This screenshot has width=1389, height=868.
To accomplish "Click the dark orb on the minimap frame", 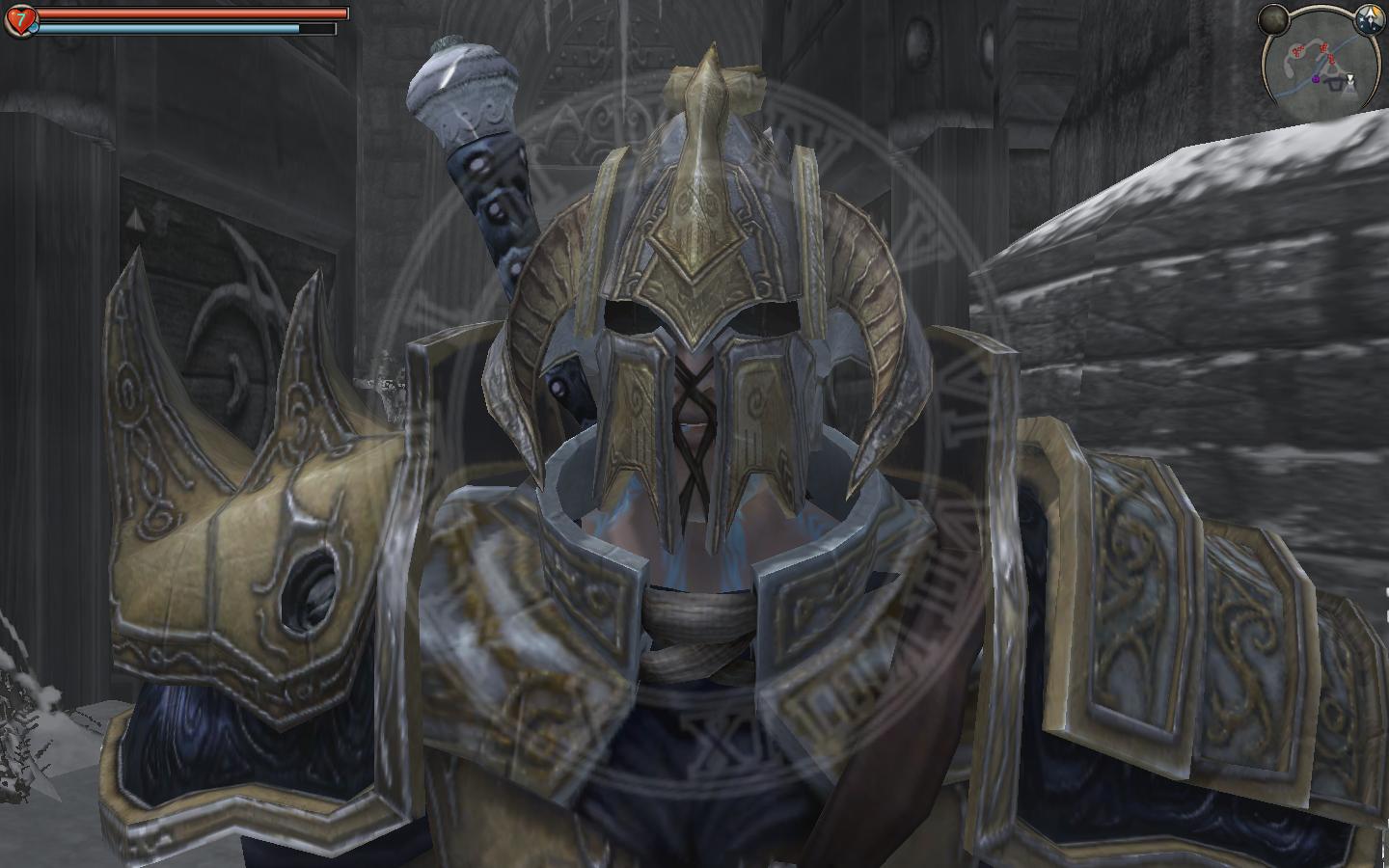I will [1274, 17].
